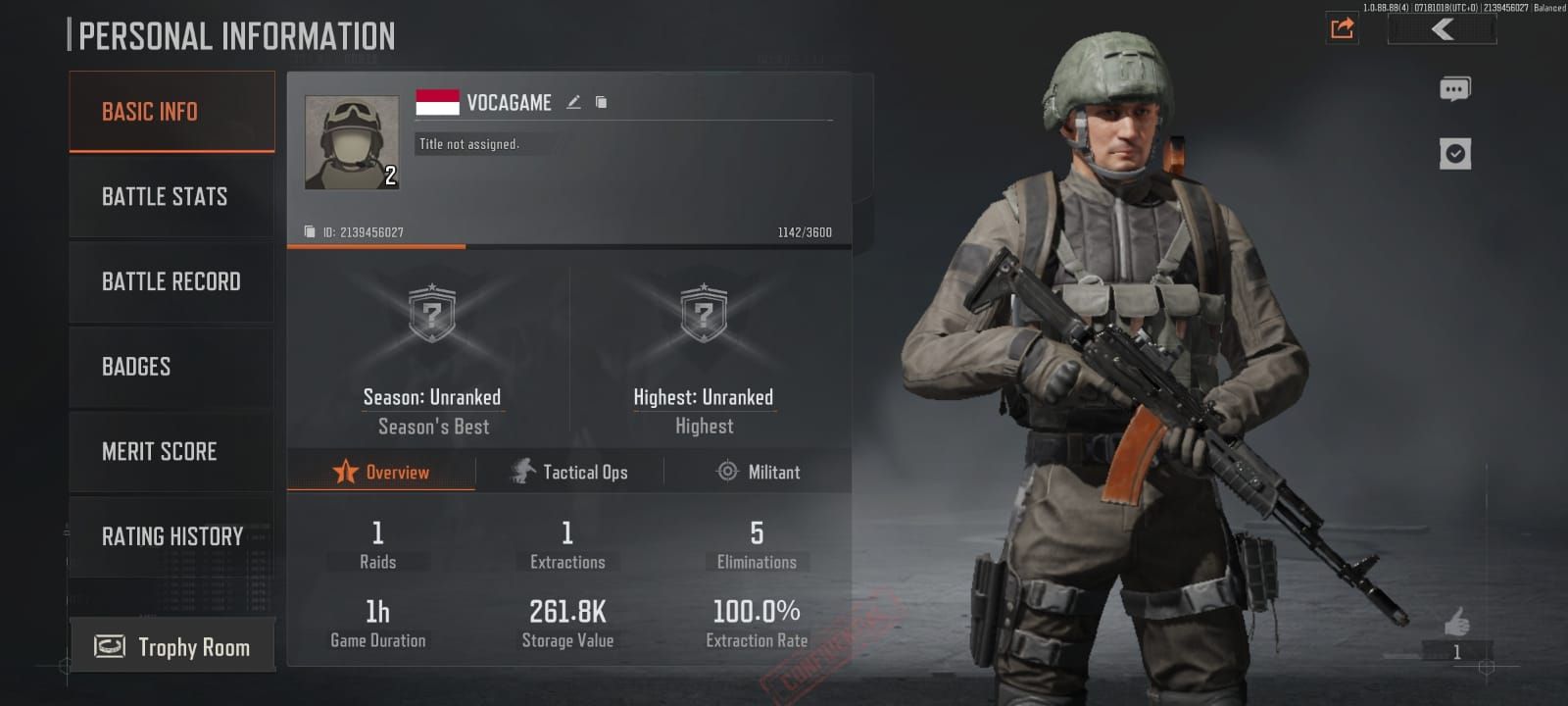Share the profile with the share icon
This screenshot has width=1568, height=706.
pyautogui.click(x=1343, y=28)
